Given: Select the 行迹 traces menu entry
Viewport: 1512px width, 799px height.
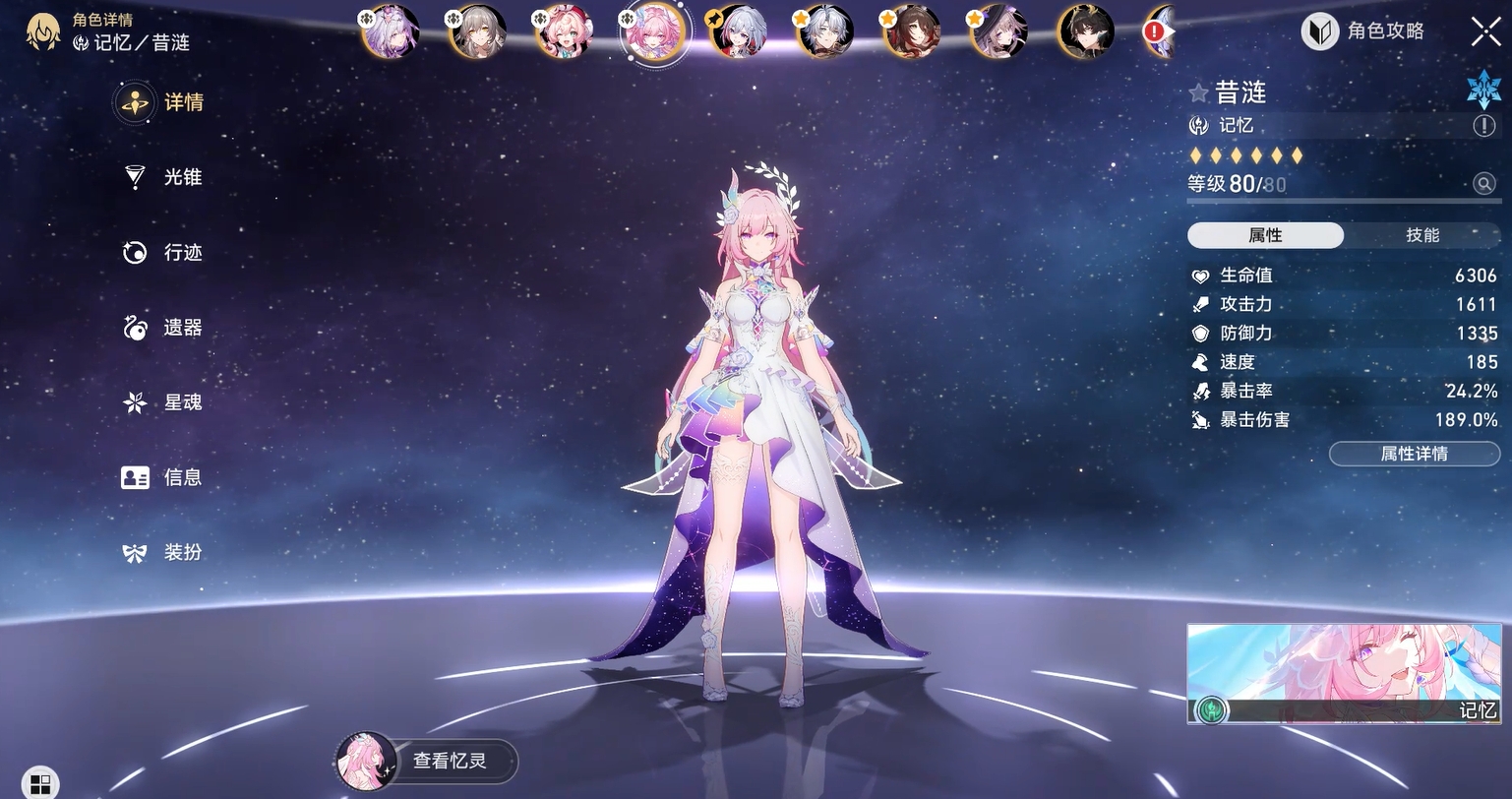Looking at the screenshot, I should pyautogui.click(x=165, y=253).
